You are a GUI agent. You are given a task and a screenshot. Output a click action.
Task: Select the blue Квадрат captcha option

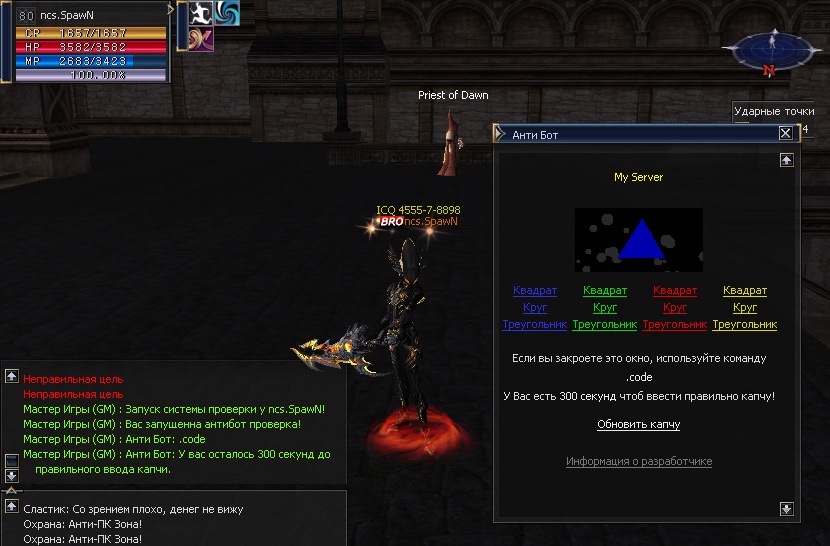[535, 291]
